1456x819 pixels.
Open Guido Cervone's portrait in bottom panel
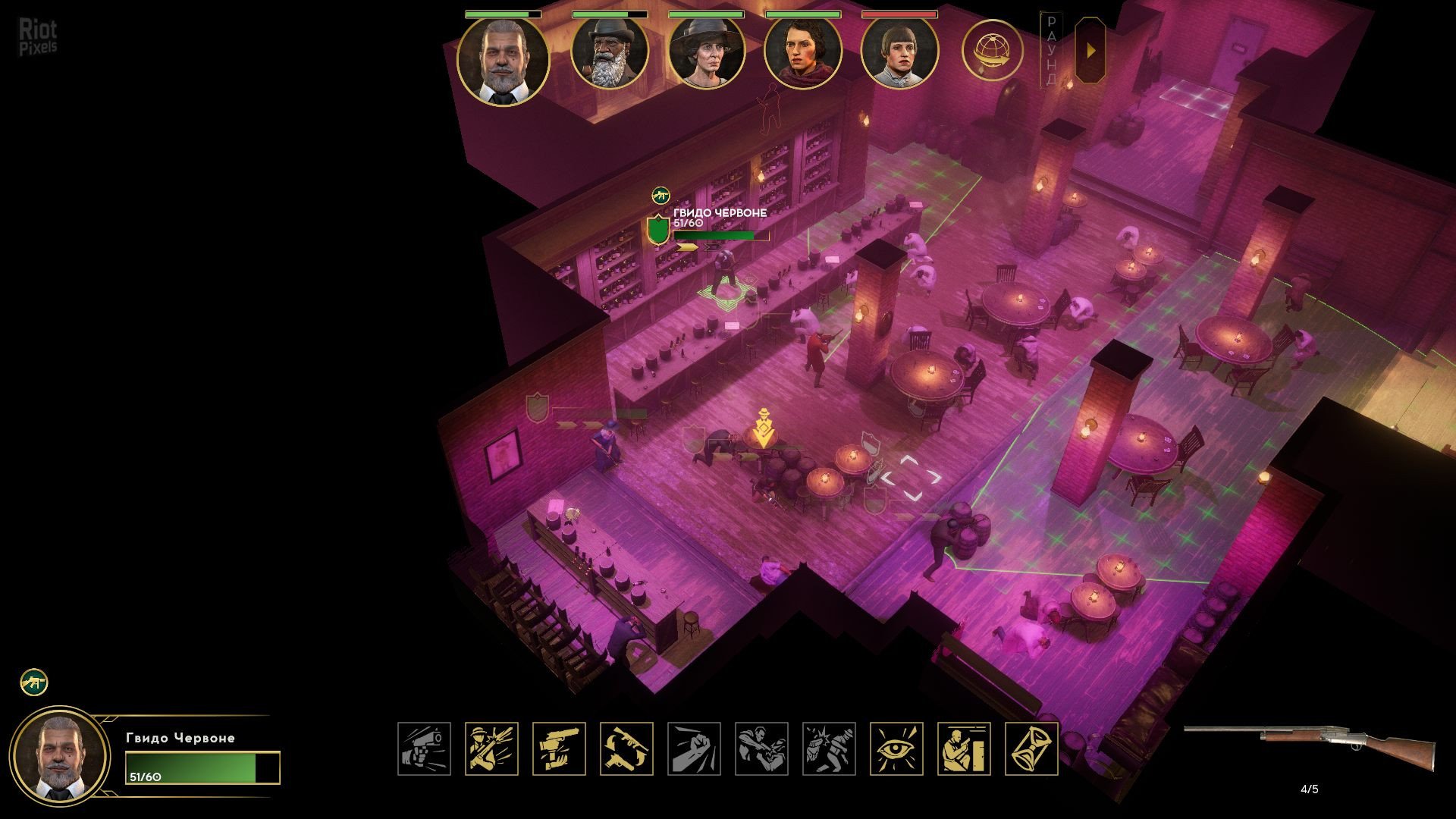click(x=61, y=755)
